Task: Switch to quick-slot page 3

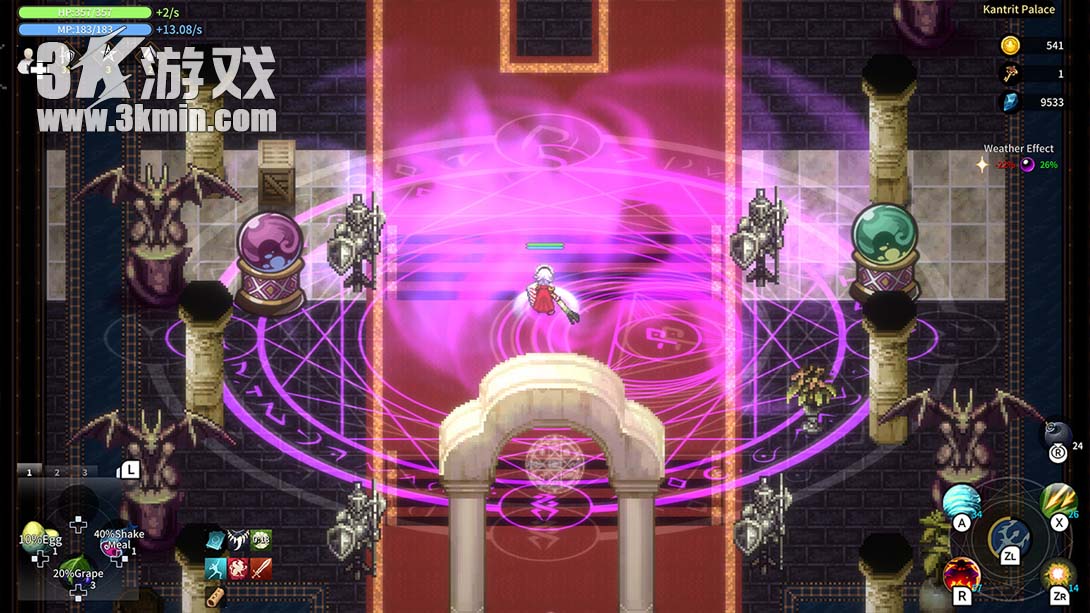Action: pyautogui.click(x=84, y=472)
